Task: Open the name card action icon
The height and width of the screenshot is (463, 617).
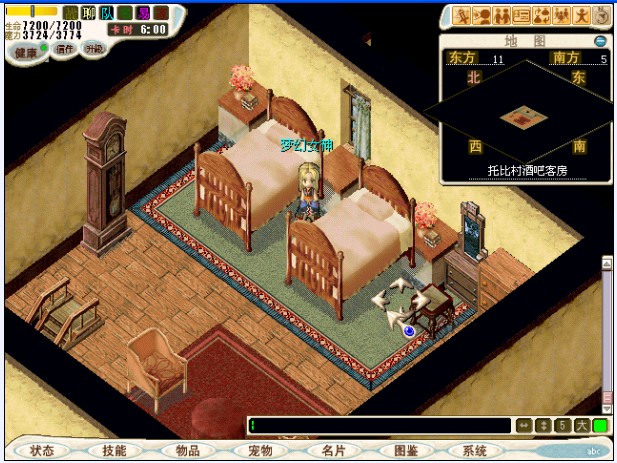Action: point(522,15)
